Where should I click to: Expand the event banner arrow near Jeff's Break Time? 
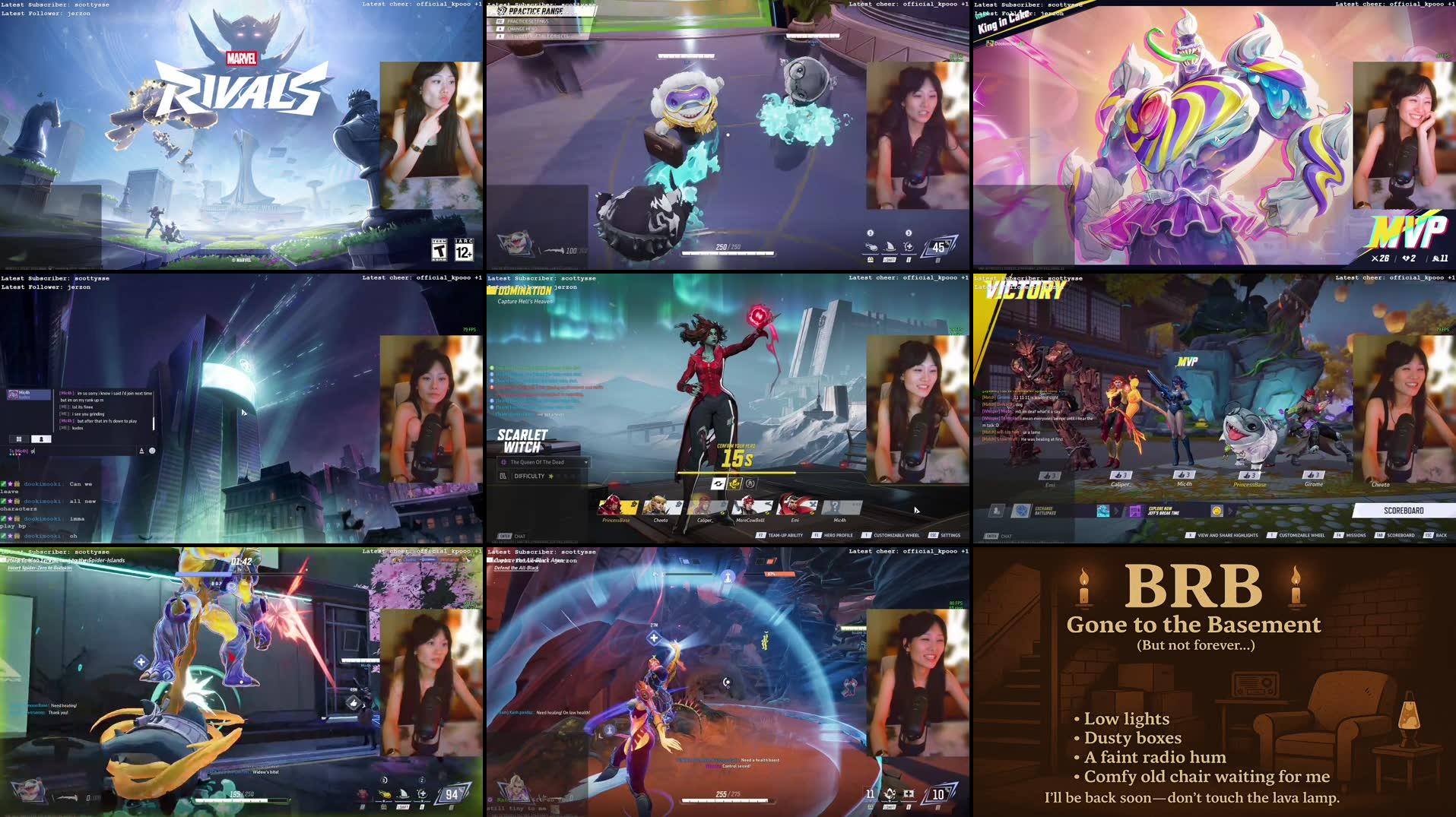[1230, 511]
